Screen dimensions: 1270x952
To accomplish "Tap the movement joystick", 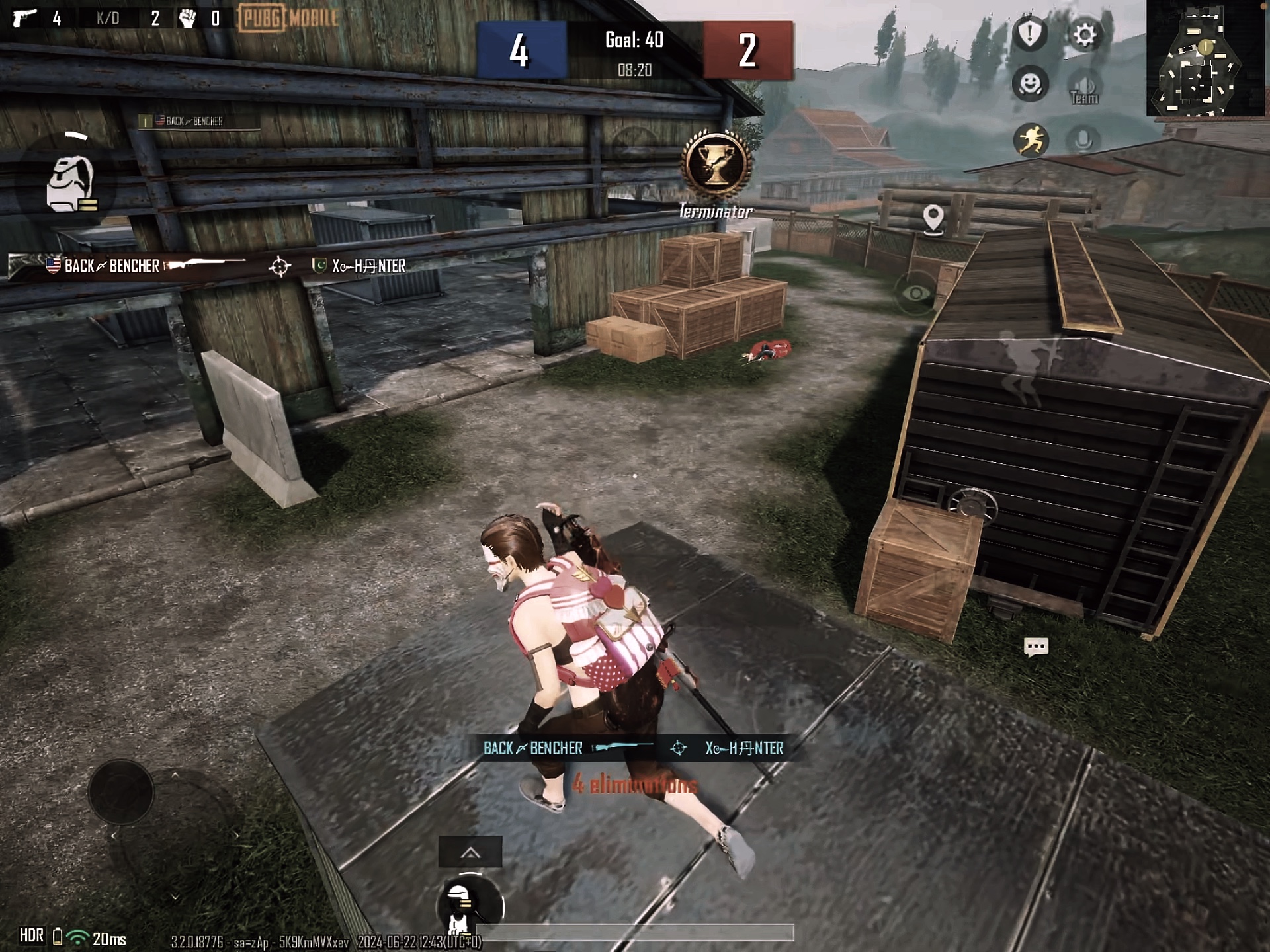I will click(121, 792).
